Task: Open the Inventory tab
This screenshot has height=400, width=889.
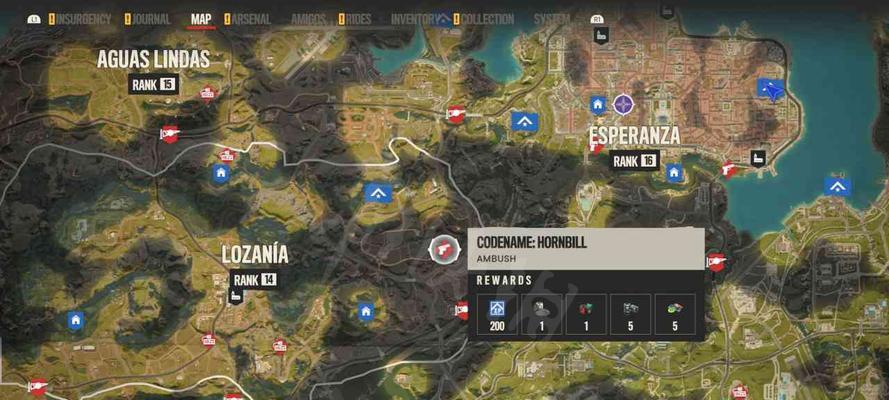Action: click(x=413, y=19)
